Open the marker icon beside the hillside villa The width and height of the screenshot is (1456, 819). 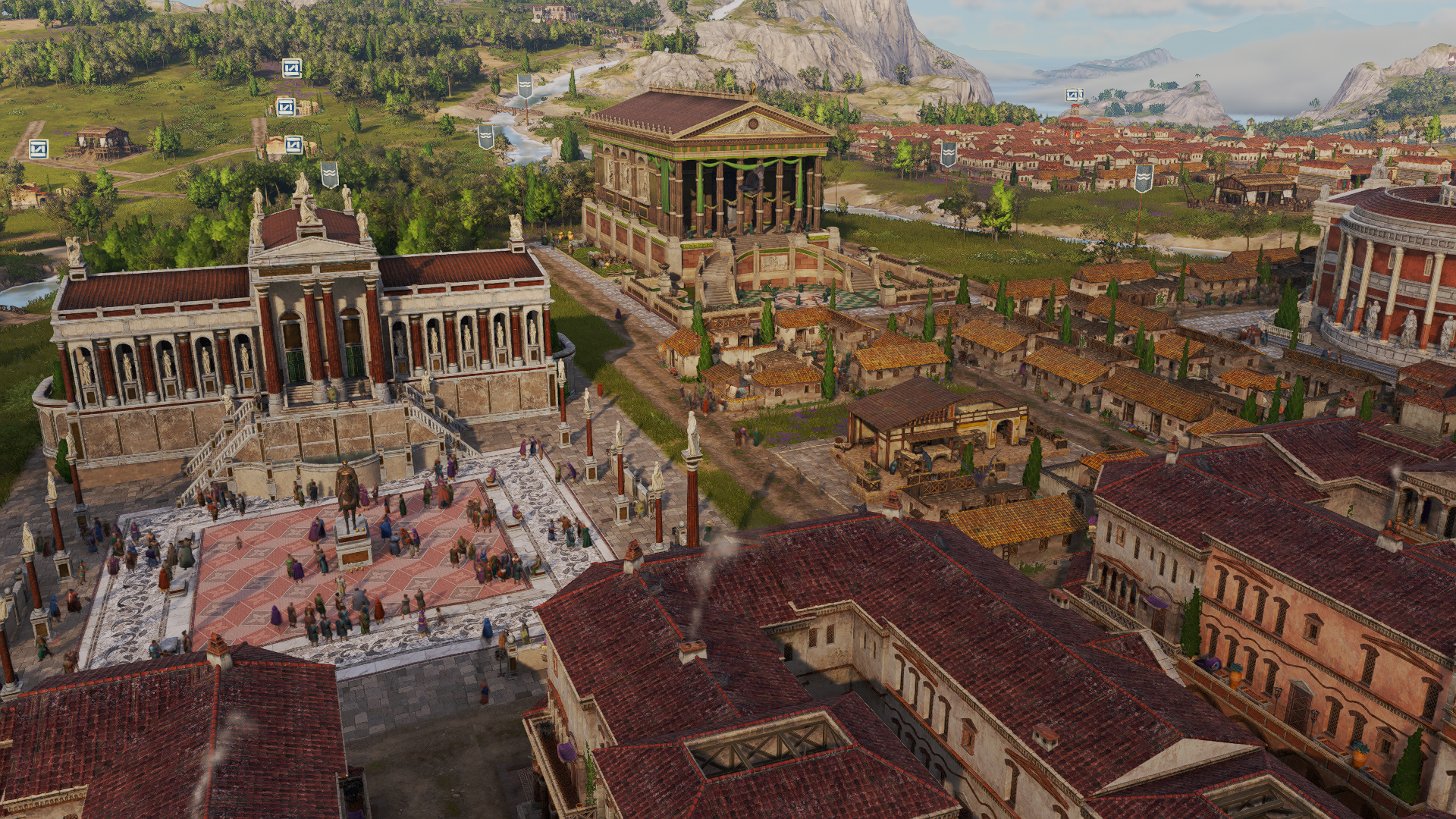click(285, 106)
